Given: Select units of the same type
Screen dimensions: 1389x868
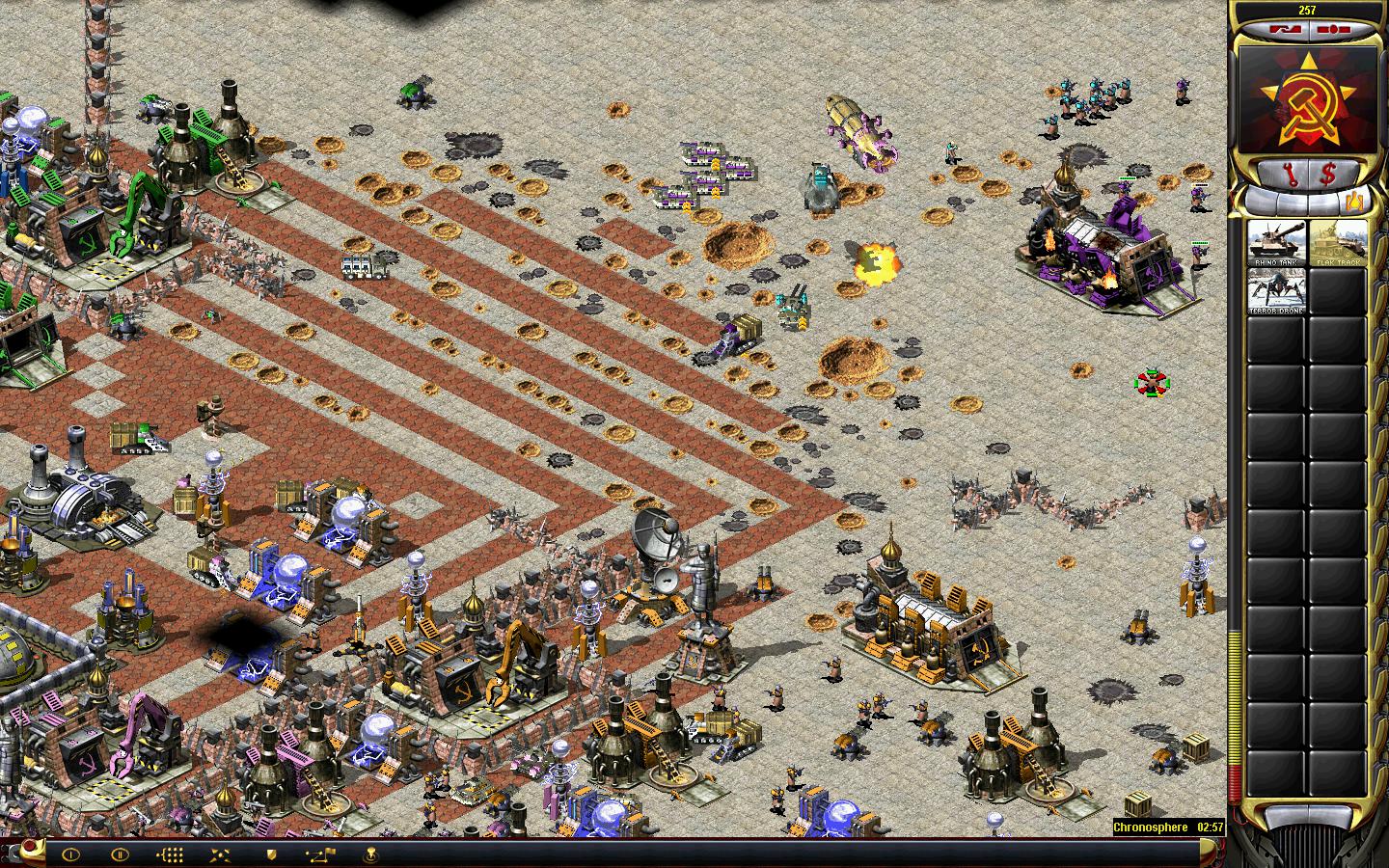Looking at the screenshot, I should click(x=170, y=854).
